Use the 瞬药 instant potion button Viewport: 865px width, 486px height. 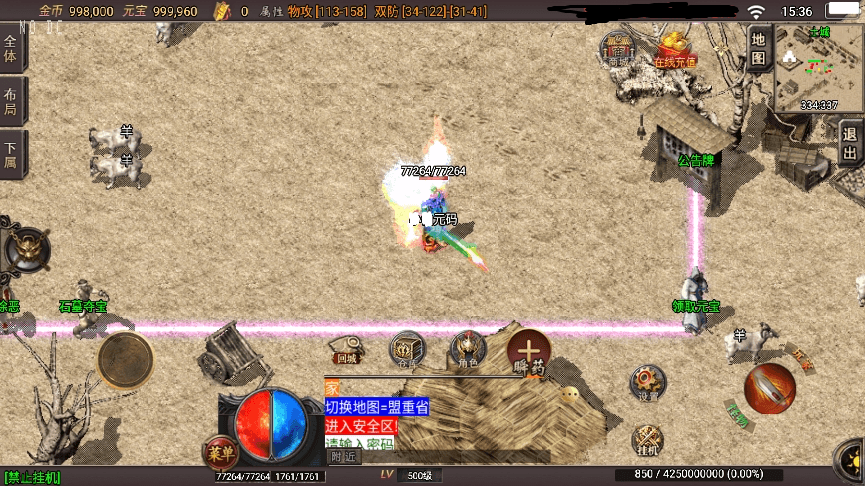528,352
